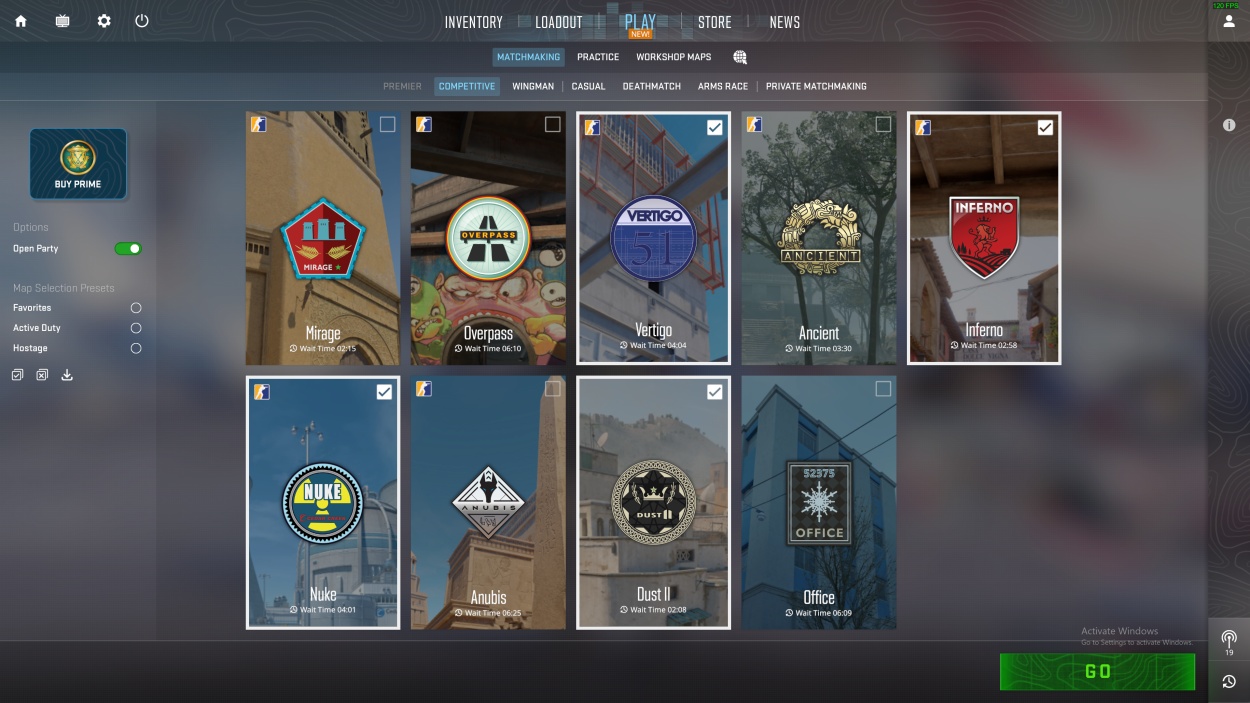Open the Workshop Maps tab
Screen dimensions: 1250x703
[673, 57]
